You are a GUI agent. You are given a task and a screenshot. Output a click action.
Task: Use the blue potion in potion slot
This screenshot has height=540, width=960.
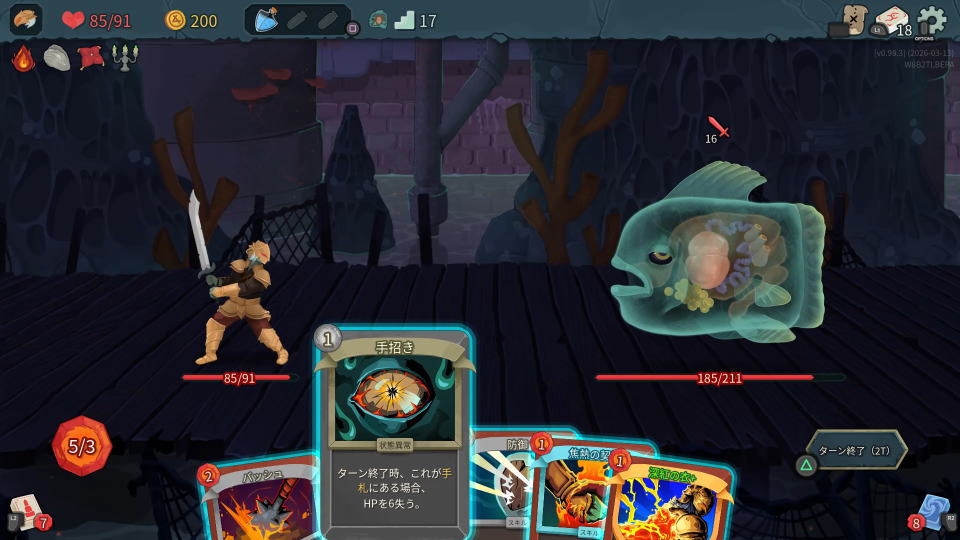pyautogui.click(x=266, y=20)
